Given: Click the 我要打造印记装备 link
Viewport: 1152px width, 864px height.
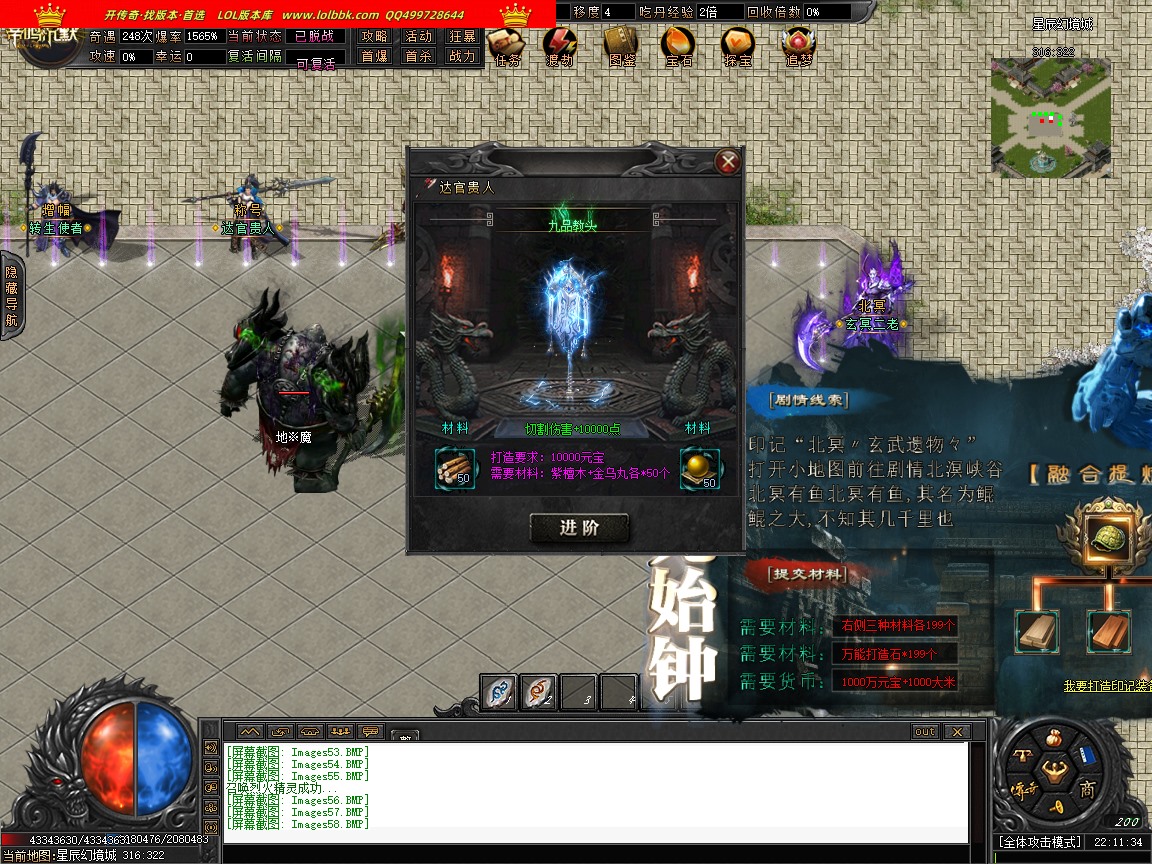Looking at the screenshot, I should [x=1107, y=686].
